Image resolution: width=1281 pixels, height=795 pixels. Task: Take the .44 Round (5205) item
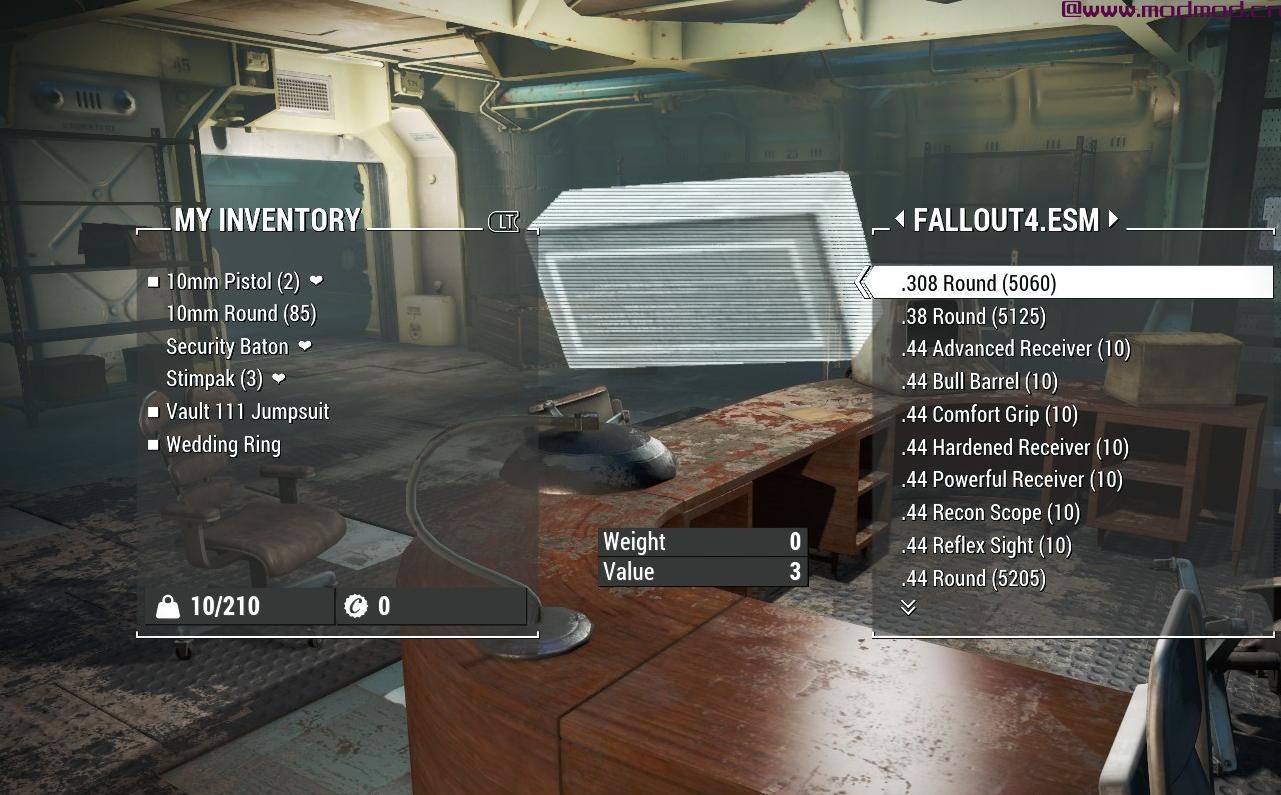972,578
